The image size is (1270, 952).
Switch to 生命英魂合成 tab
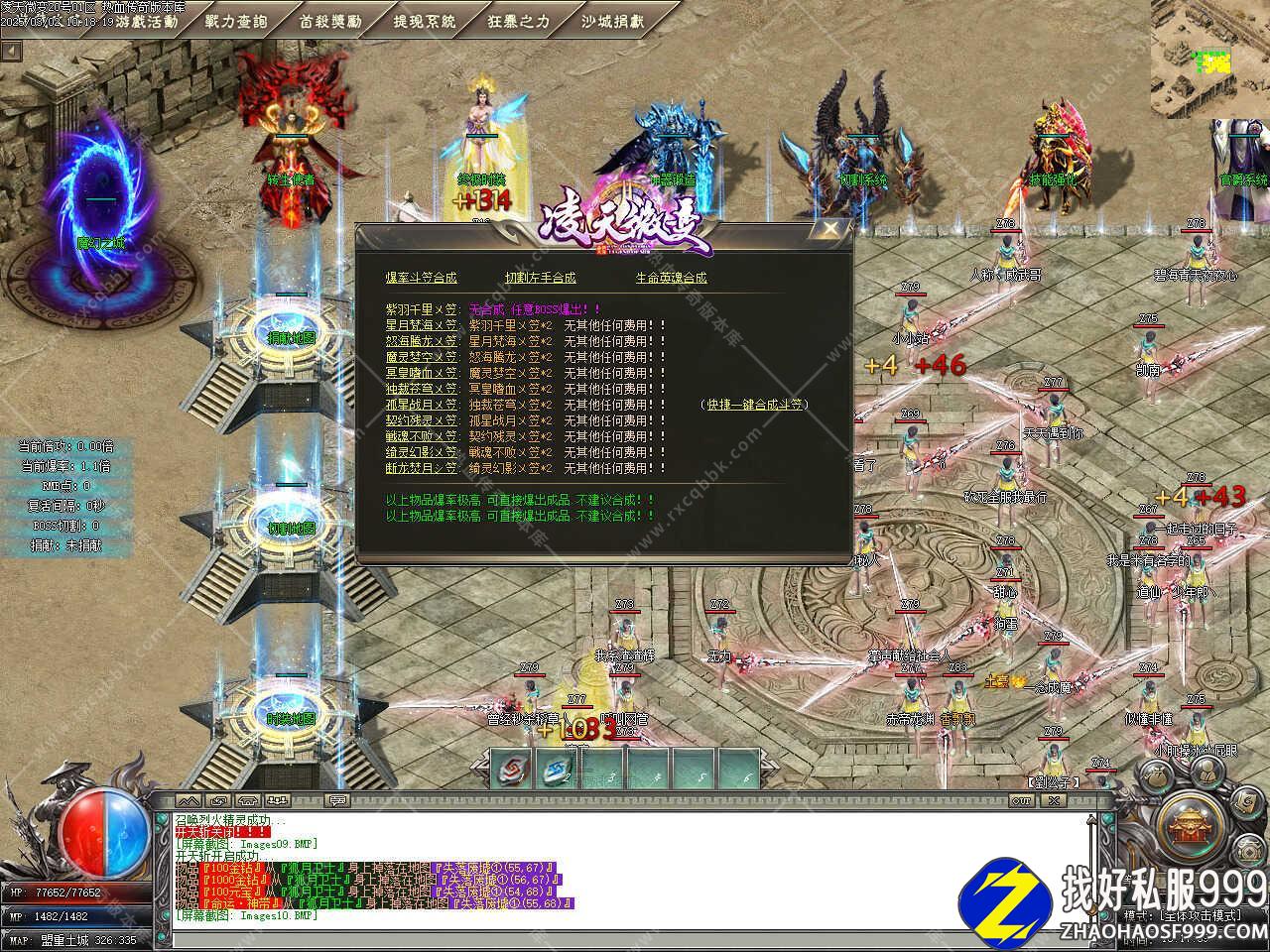[671, 278]
